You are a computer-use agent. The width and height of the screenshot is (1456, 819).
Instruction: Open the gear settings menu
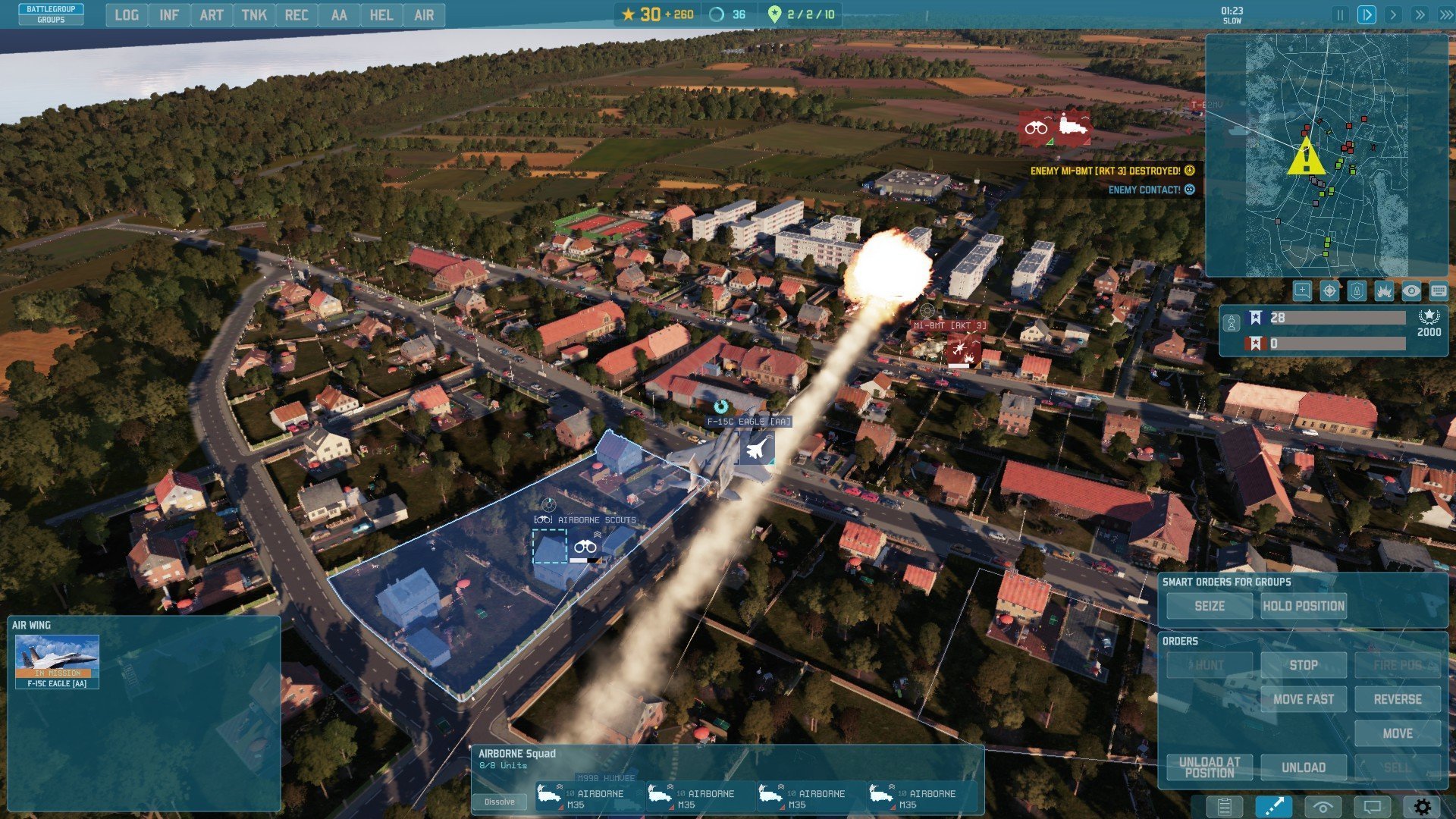[x=1422, y=807]
